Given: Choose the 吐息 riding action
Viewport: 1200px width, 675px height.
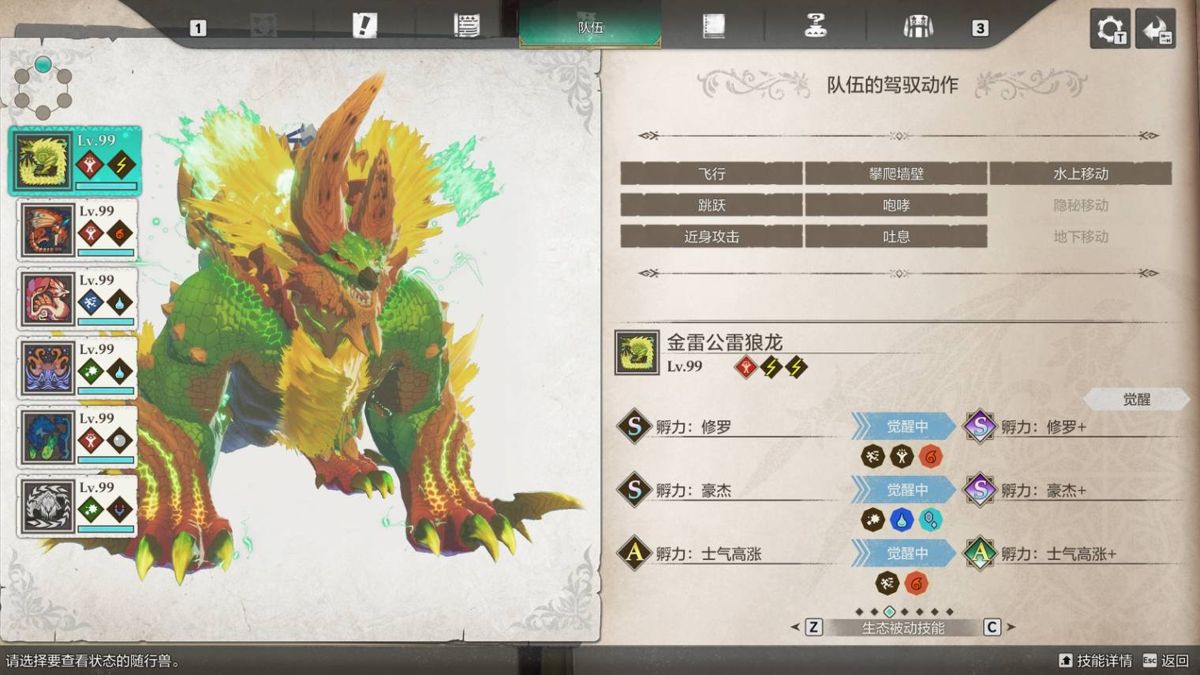Looking at the screenshot, I should [895, 237].
